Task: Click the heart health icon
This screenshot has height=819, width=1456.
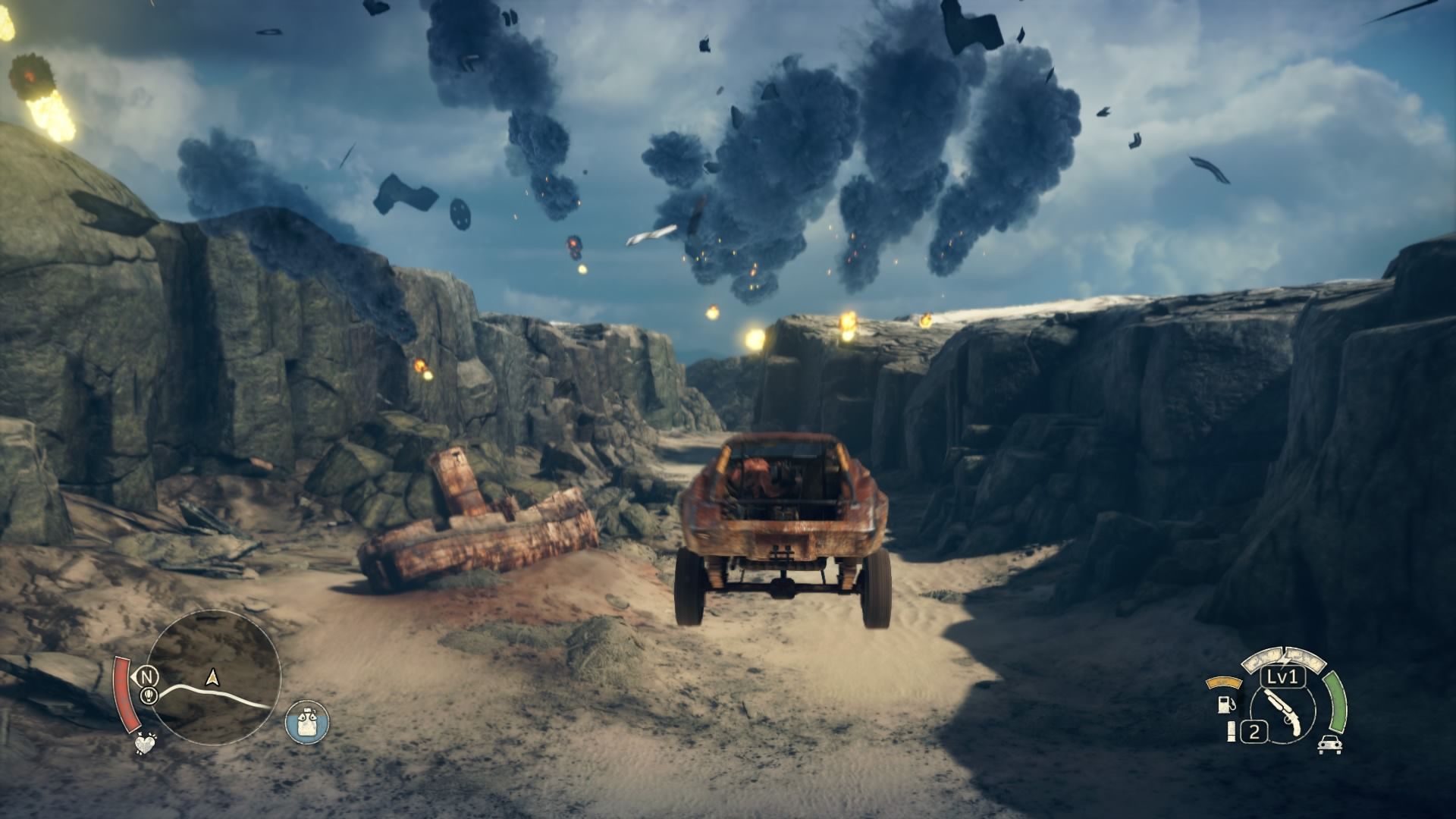Action: (x=144, y=743)
